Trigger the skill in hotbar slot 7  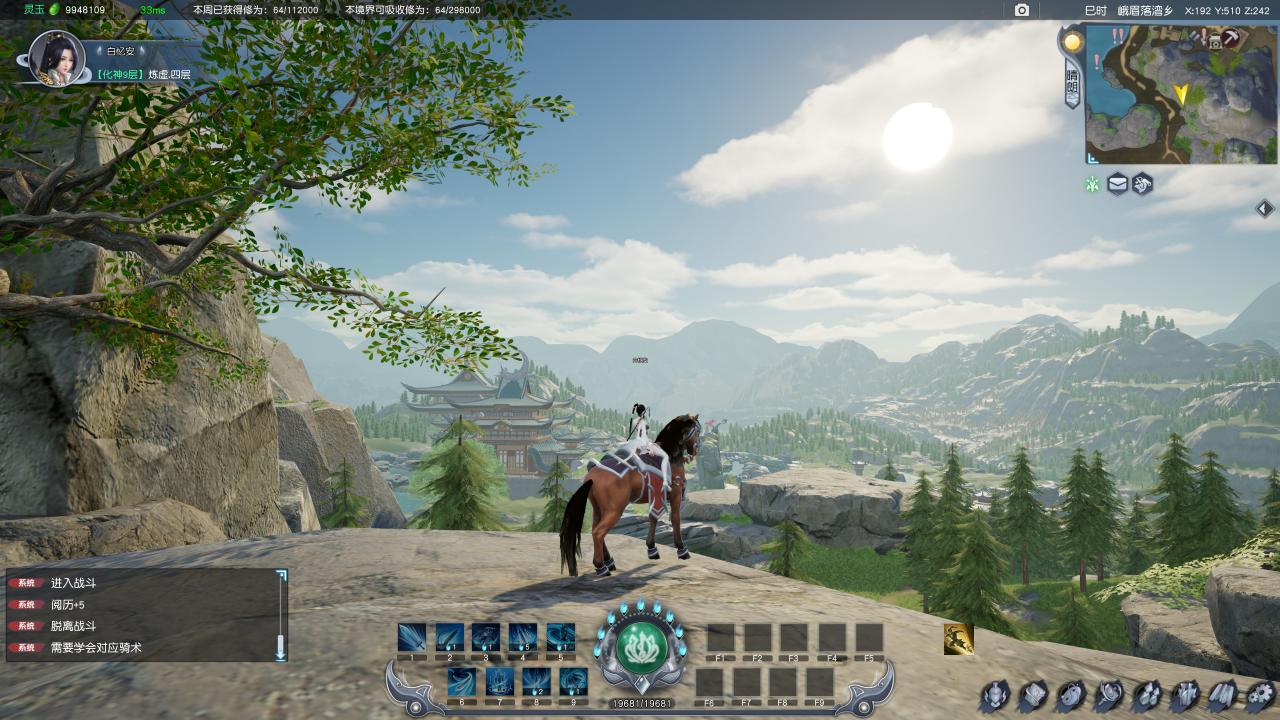pos(499,681)
